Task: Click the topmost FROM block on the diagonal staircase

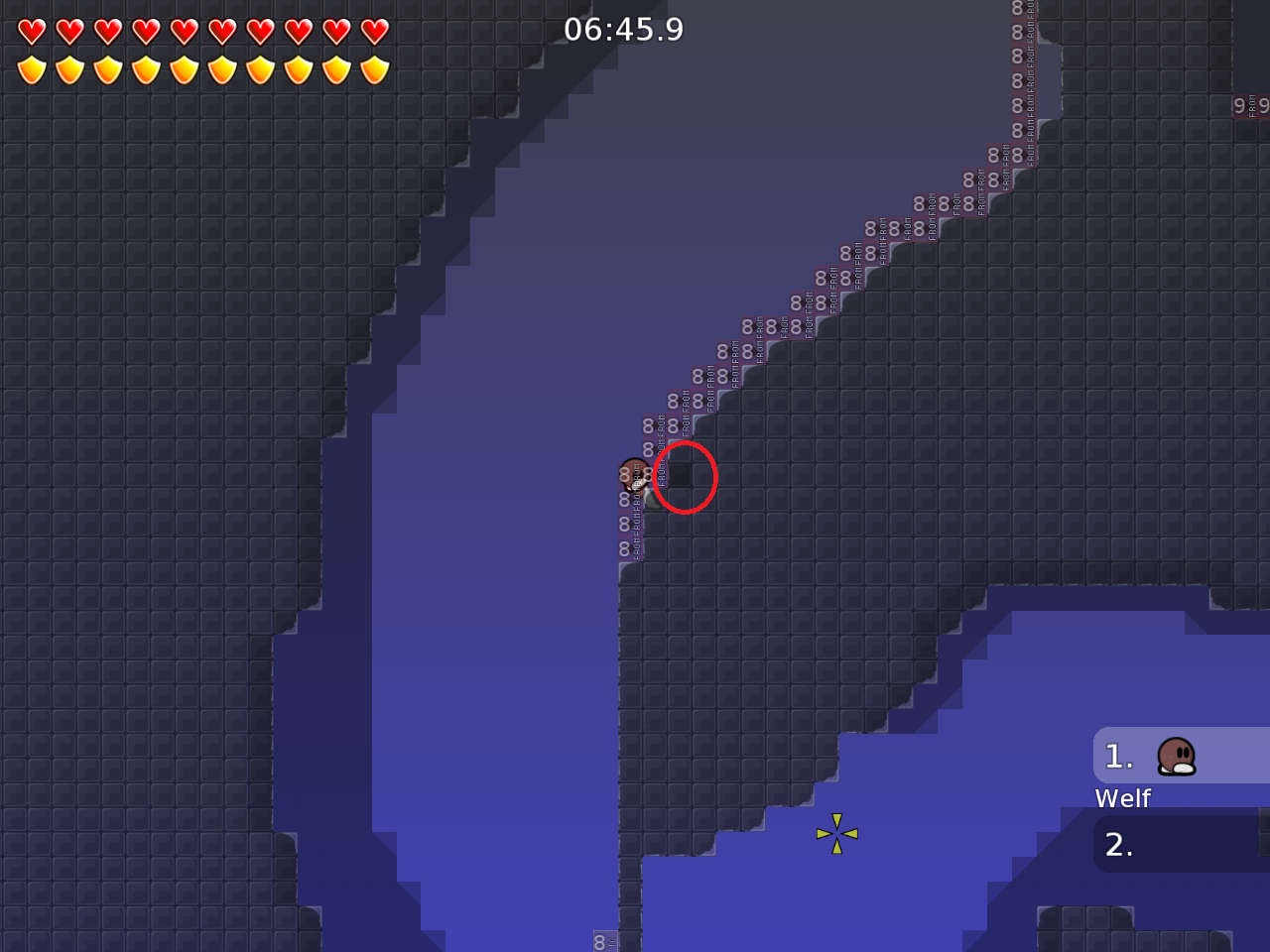Action: pos(1014,10)
